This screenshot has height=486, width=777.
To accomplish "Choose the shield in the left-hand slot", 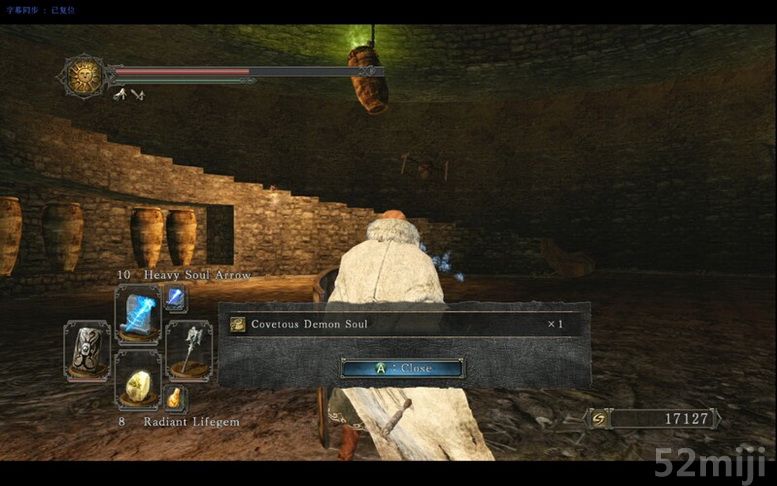I will [x=87, y=349].
